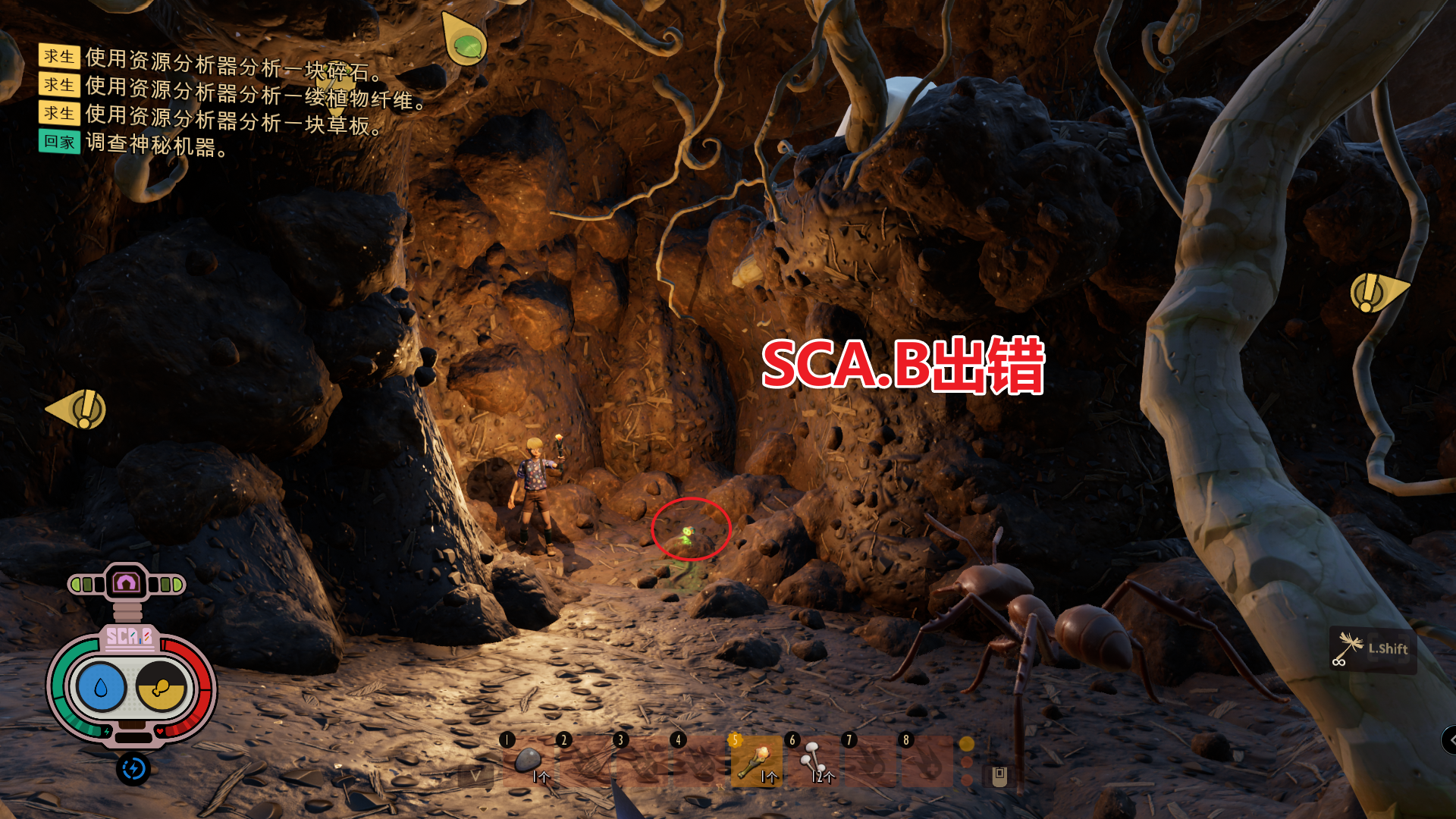1456x819 pixels.
Task: Click the red circled glowing item near the character
Action: coord(689,533)
